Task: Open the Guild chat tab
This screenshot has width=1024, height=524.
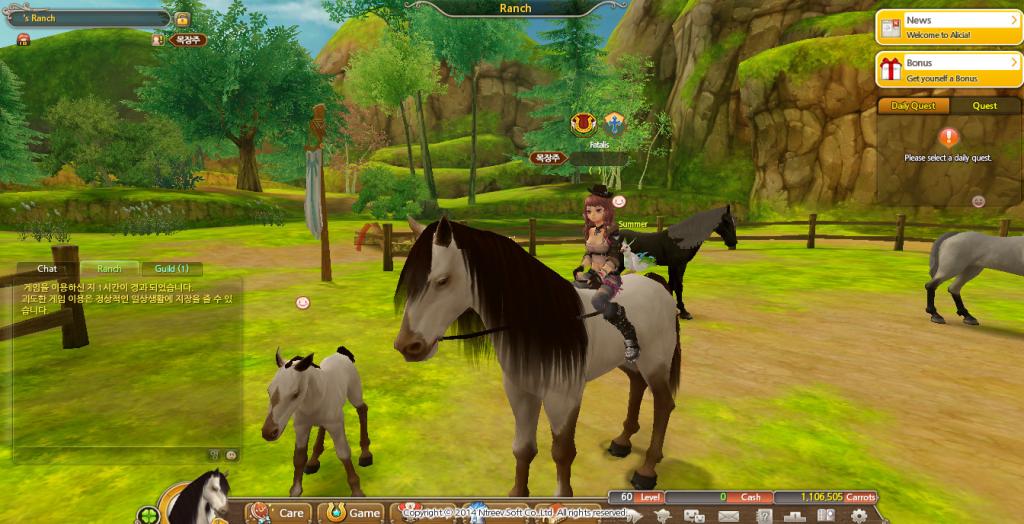Action: tap(171, 269)
